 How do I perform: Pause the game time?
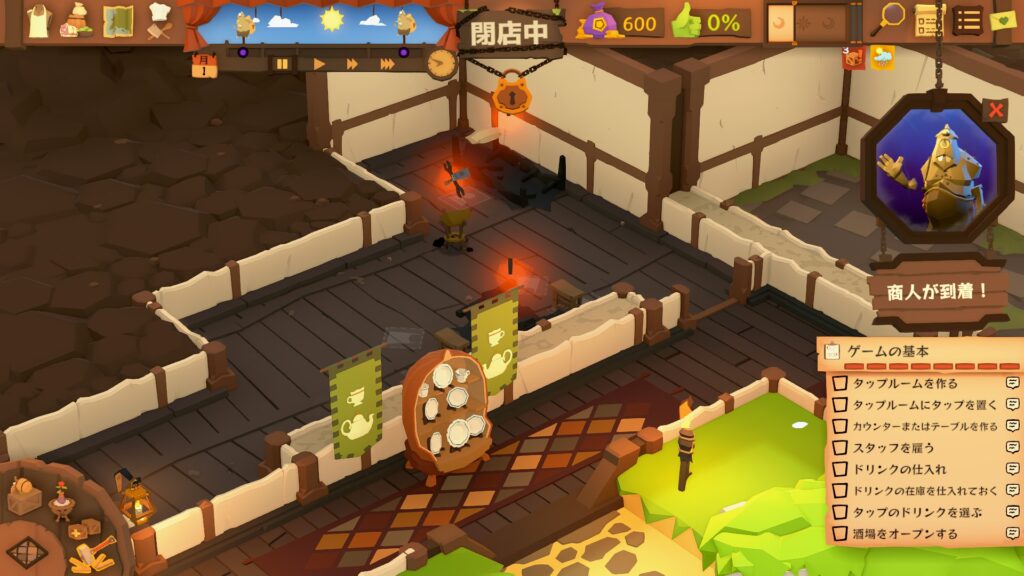click(x=282, y=64)
